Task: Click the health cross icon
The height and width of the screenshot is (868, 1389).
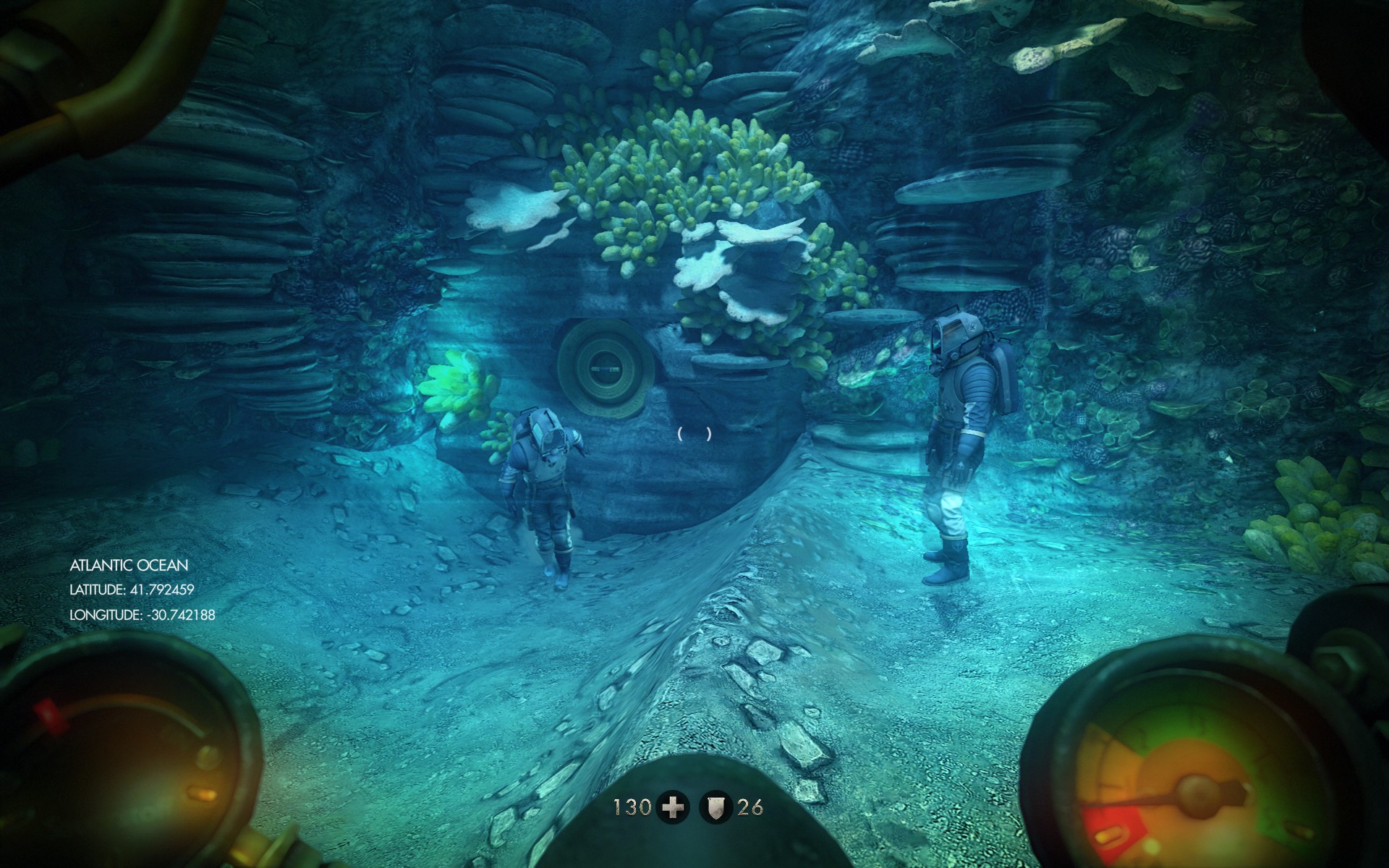Action: (673, 807)
